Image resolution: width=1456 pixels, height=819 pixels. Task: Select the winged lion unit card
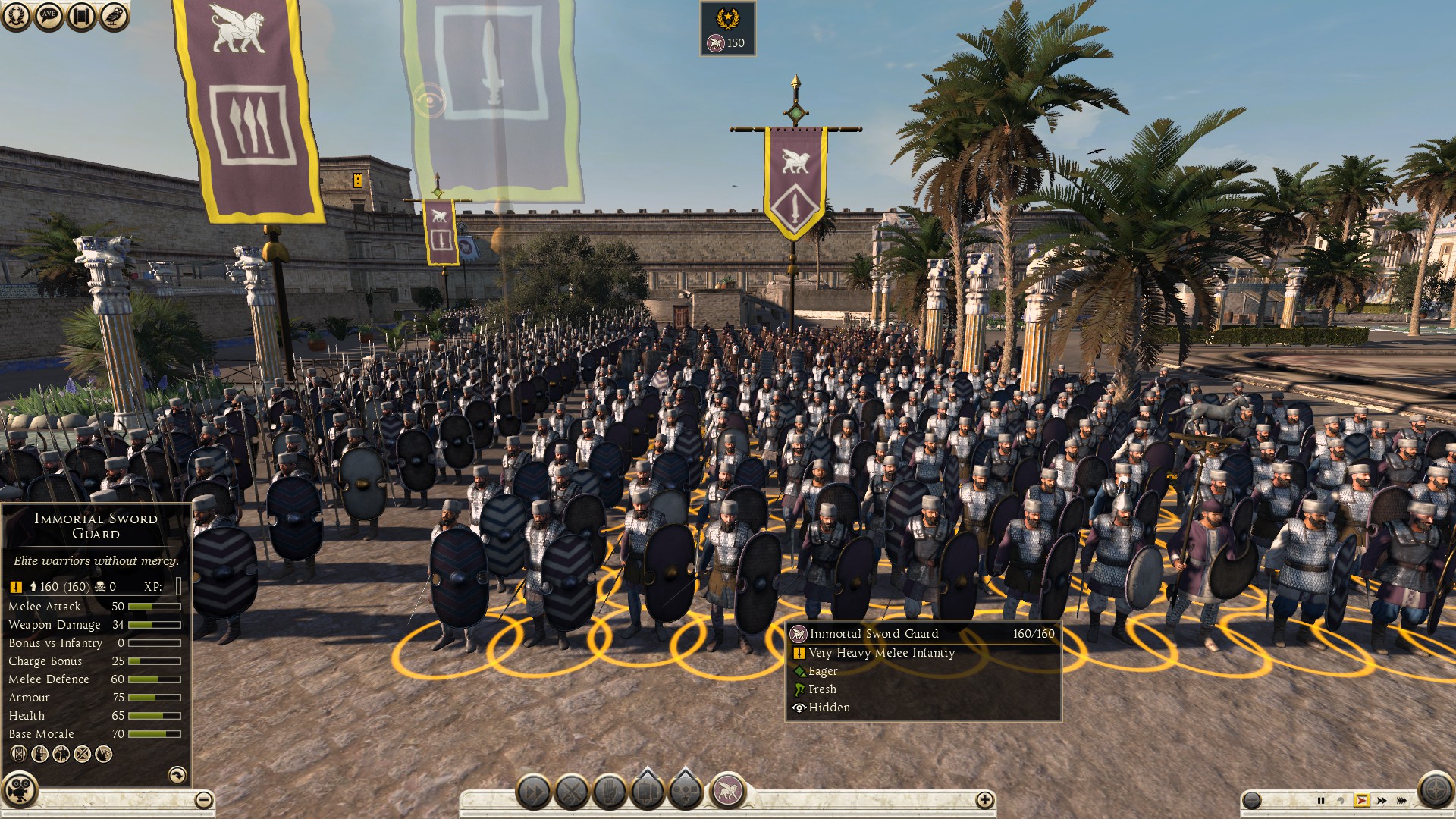pos(727,791)
